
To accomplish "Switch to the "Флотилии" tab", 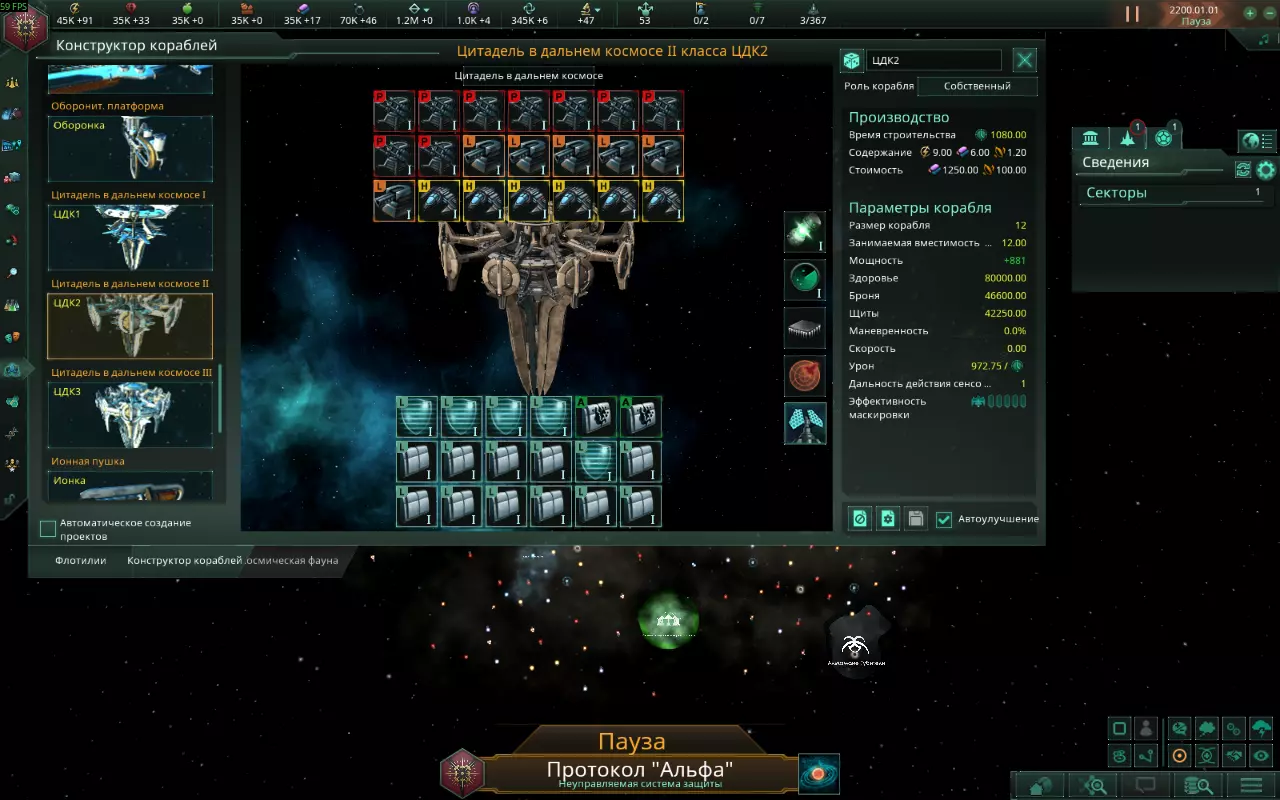I will tap(81, 561).
